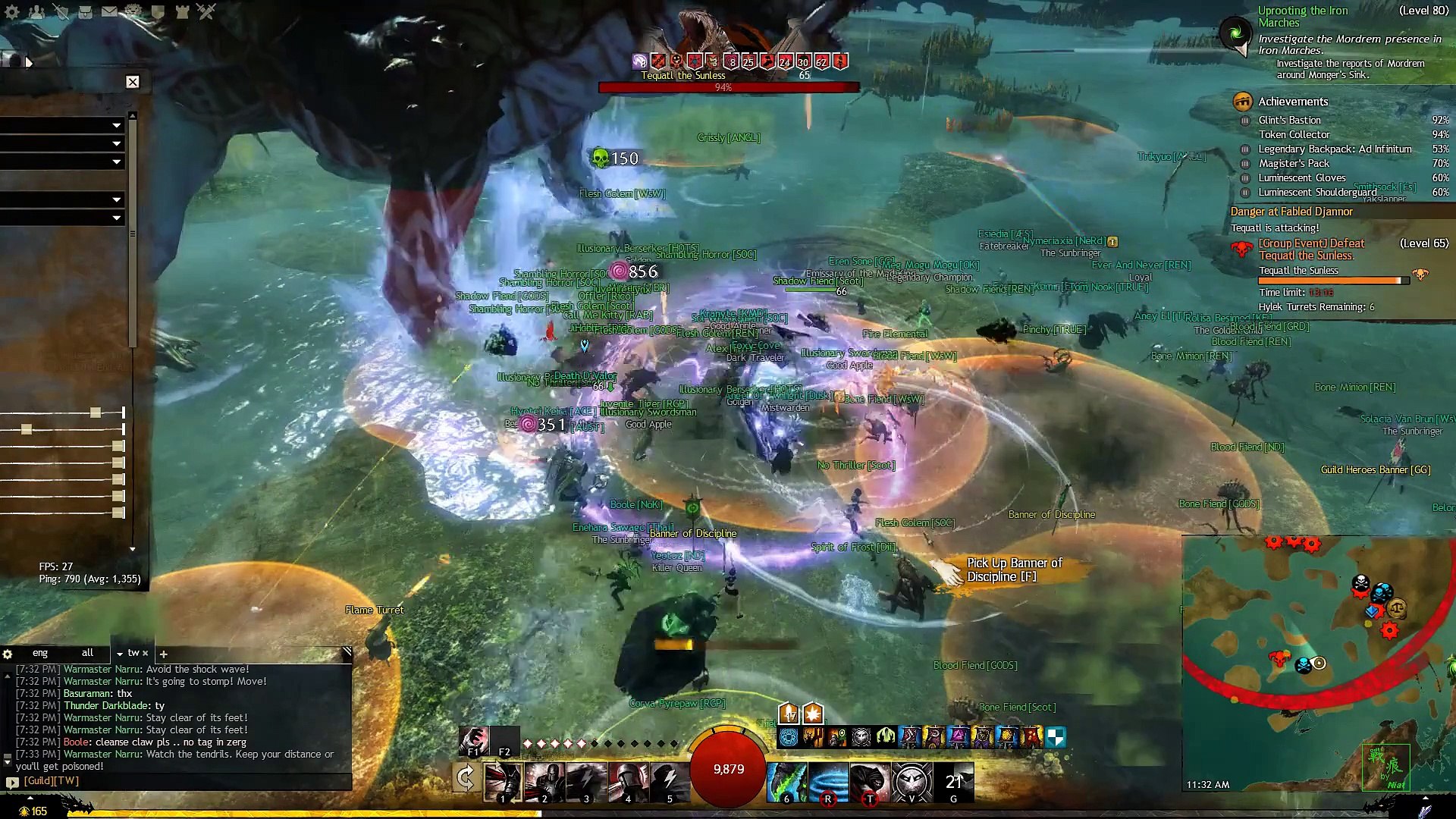The width and height of the screenshot is (1456, 819).
Task: Select the Defeat Tequatl group event tracker
Action: (x=1311, y=249)
